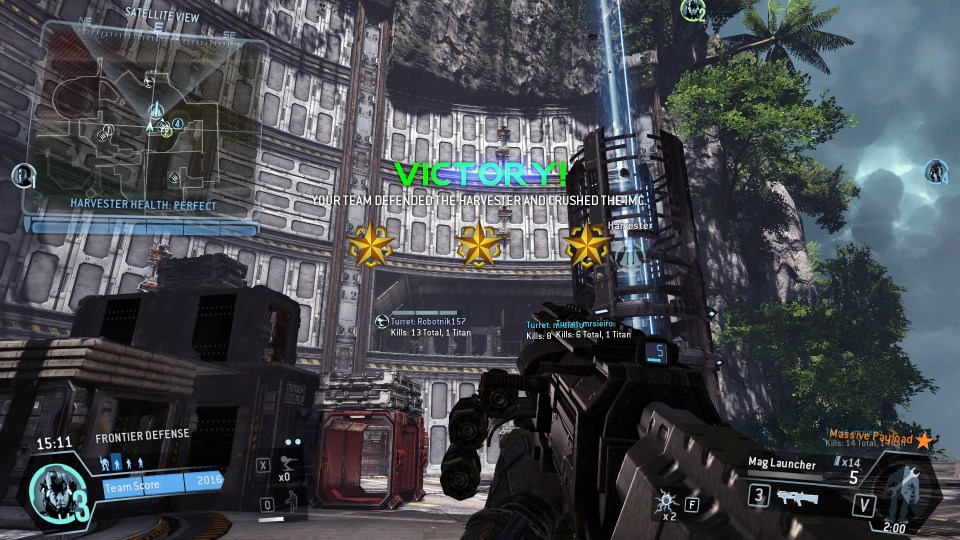Select the Massive Payload star notification
Image resolution: width=960 pixels, height=540 pixels.
click(x=924, y=440)
